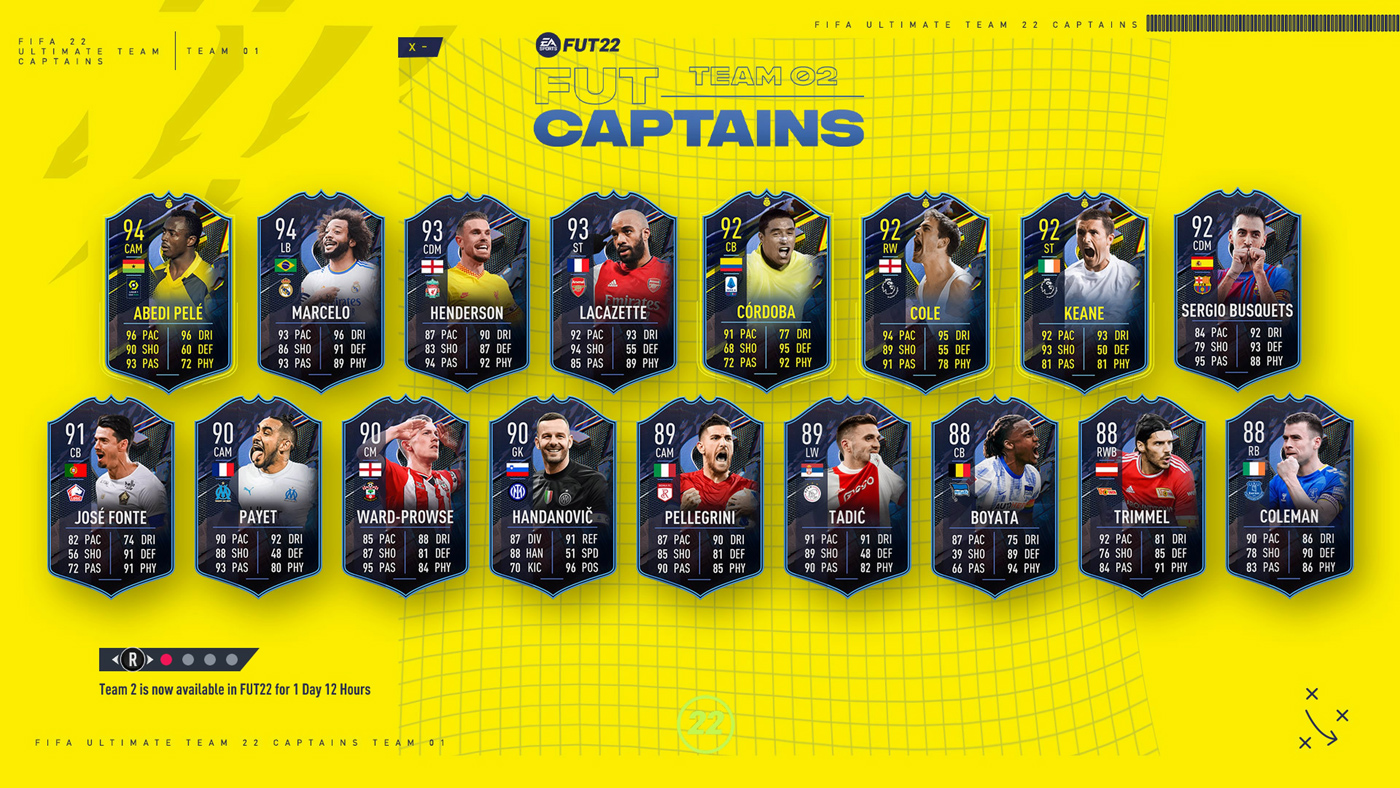Select the Arsenal crest on Lacazette's card
The height and width of the screenshot is (788, 1400).
click(577, 287)
